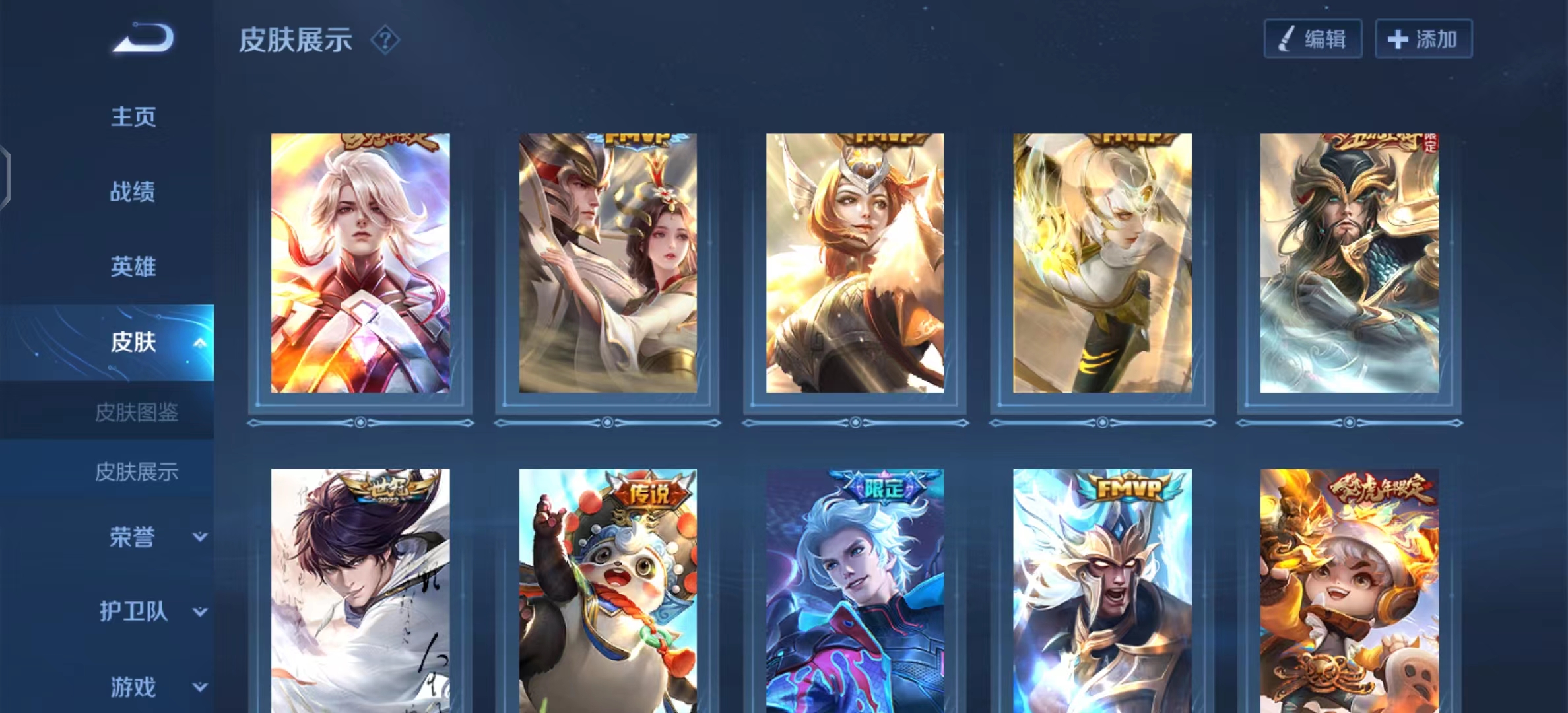Screen dimensions: 1568x713
Task: Open the 英雄 page from the sidebar
Action: coord(133,266)
